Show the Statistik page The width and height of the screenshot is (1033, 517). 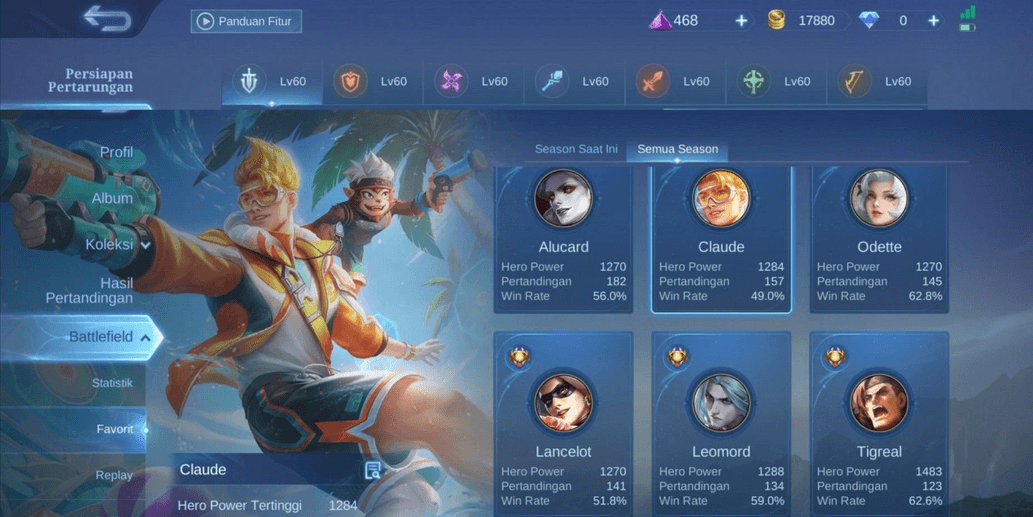coord(112,383)
